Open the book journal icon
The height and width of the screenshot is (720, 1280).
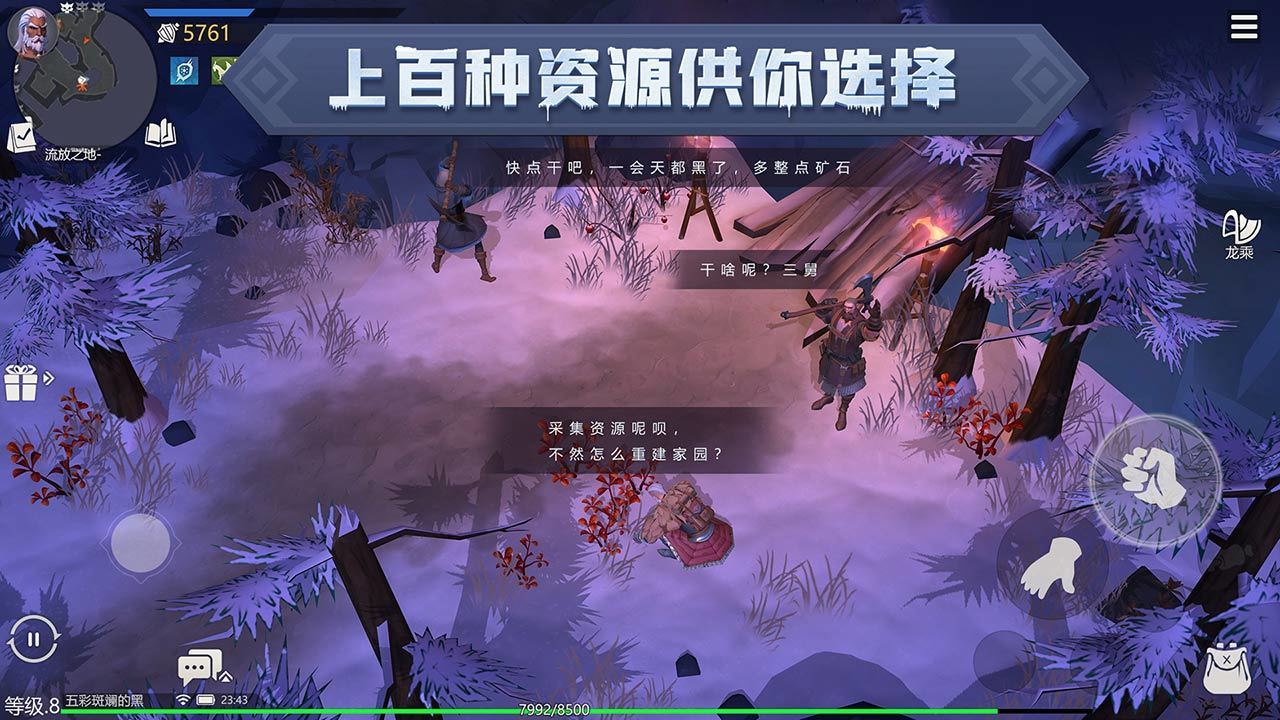[x=161, y=133]
